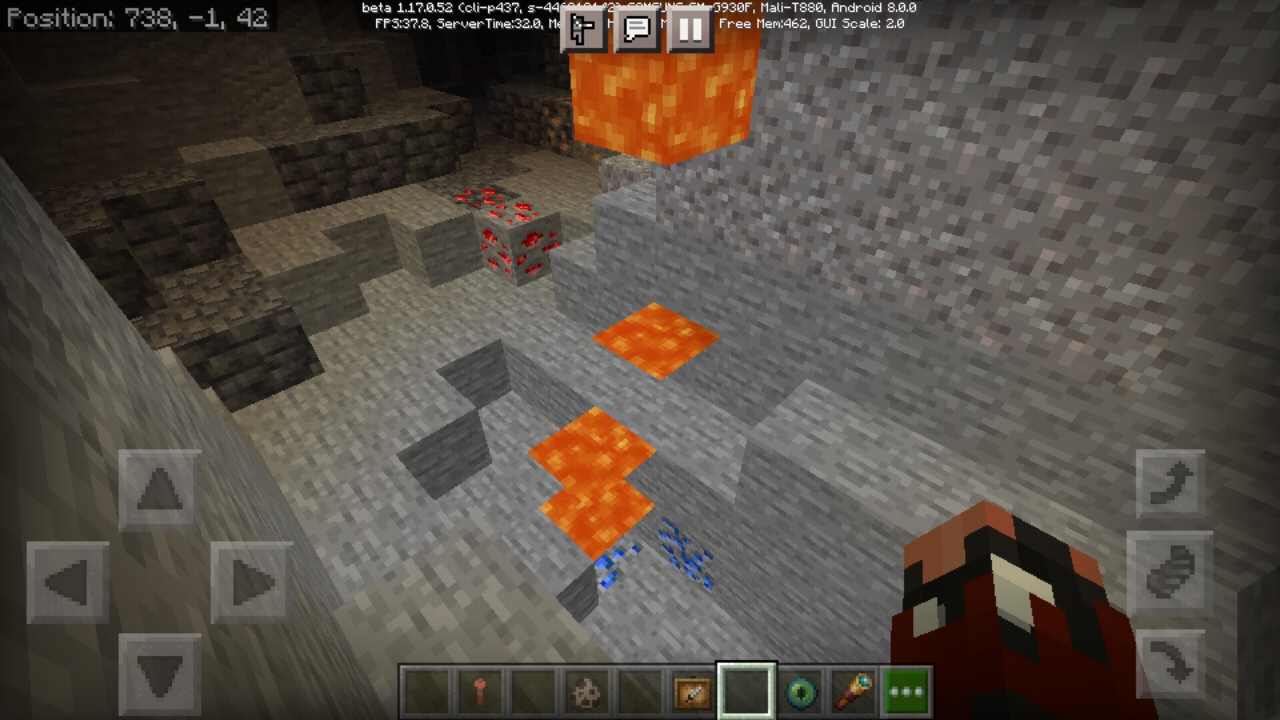Pause the game
This screenshot has width=1280, height=720.
(x=690, y=30)
